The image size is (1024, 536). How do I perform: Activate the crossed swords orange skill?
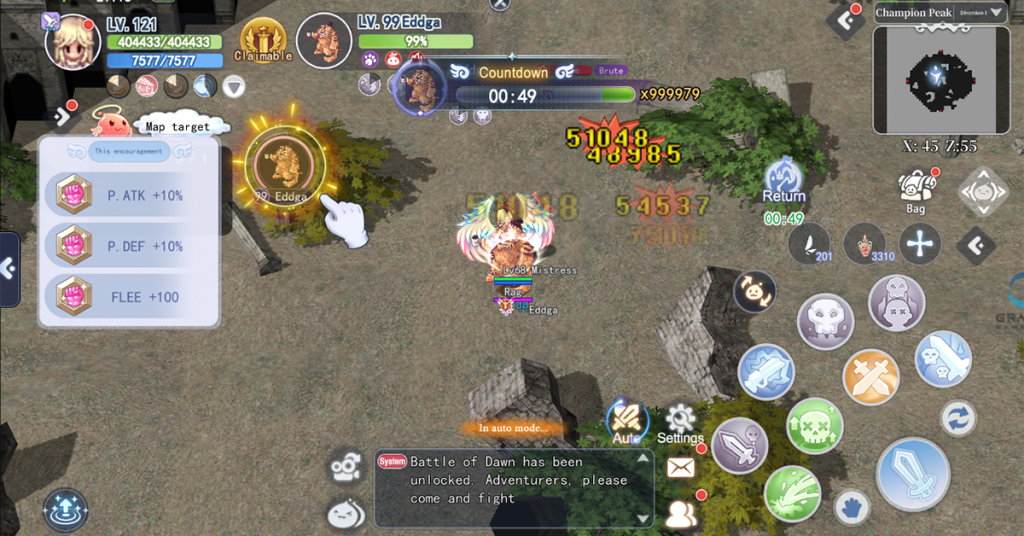(871, 378)
